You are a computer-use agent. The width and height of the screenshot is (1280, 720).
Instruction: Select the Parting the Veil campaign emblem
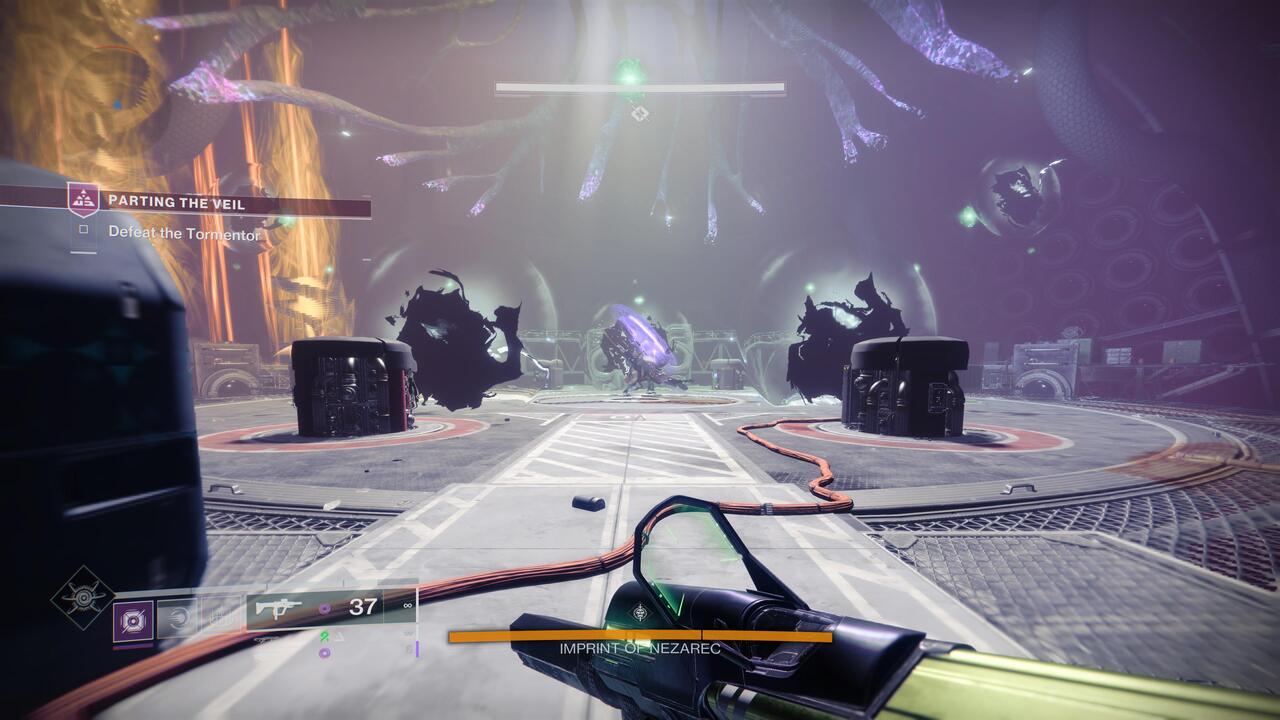(x=83, y=200)
